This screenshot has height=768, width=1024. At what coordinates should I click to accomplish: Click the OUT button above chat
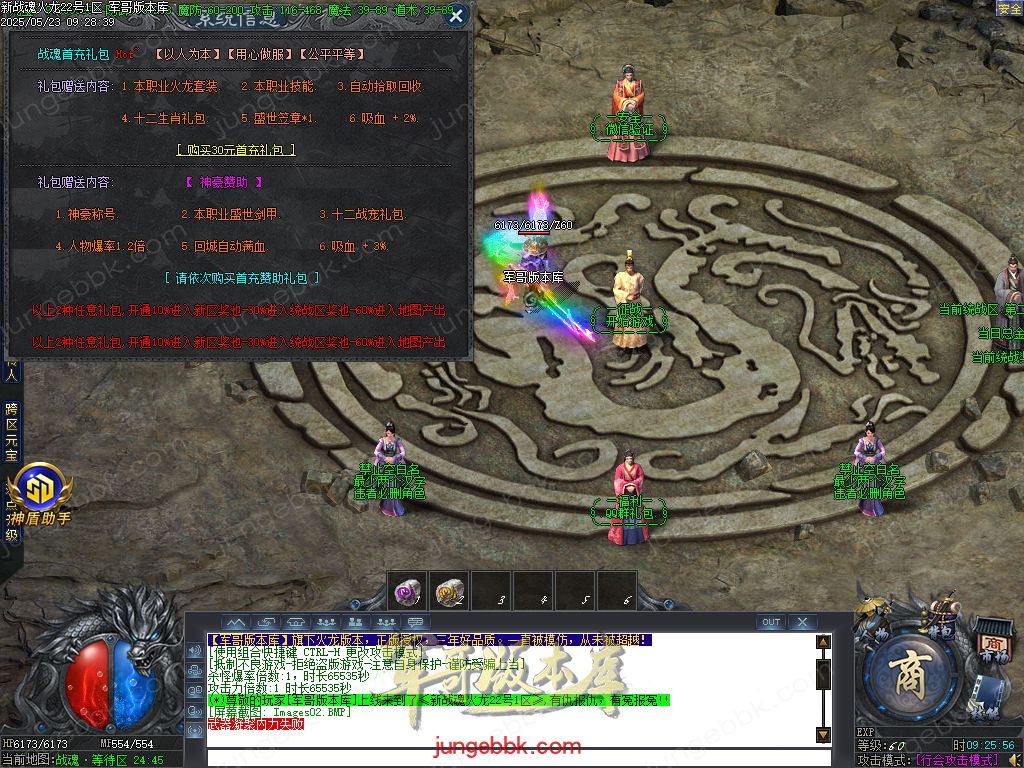coord(771,622)
